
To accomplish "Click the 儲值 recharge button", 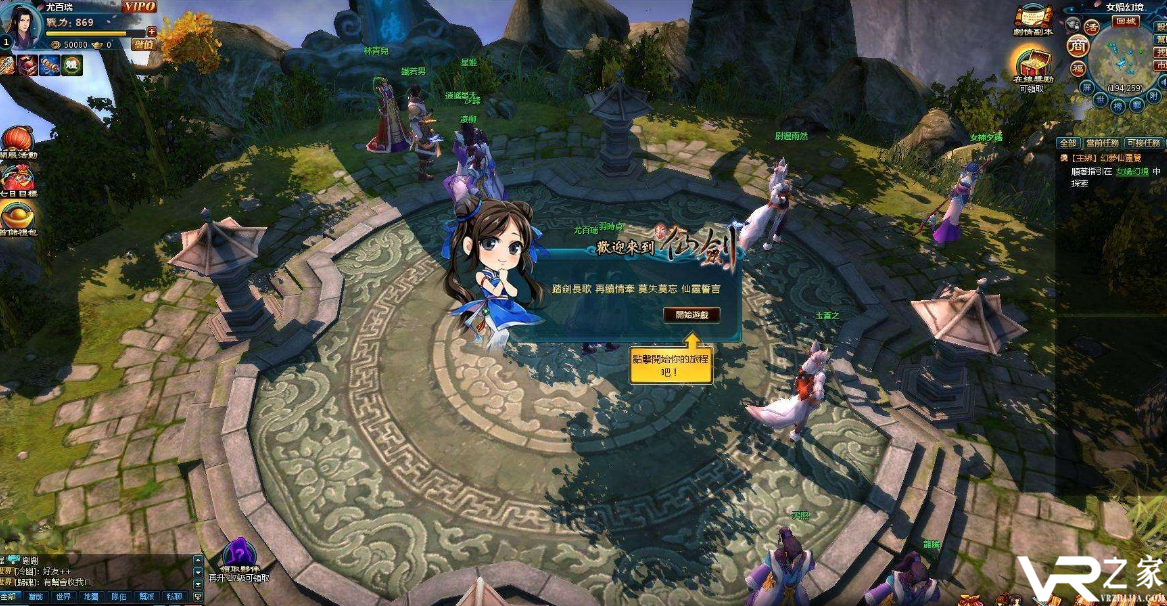I will 144,45.
